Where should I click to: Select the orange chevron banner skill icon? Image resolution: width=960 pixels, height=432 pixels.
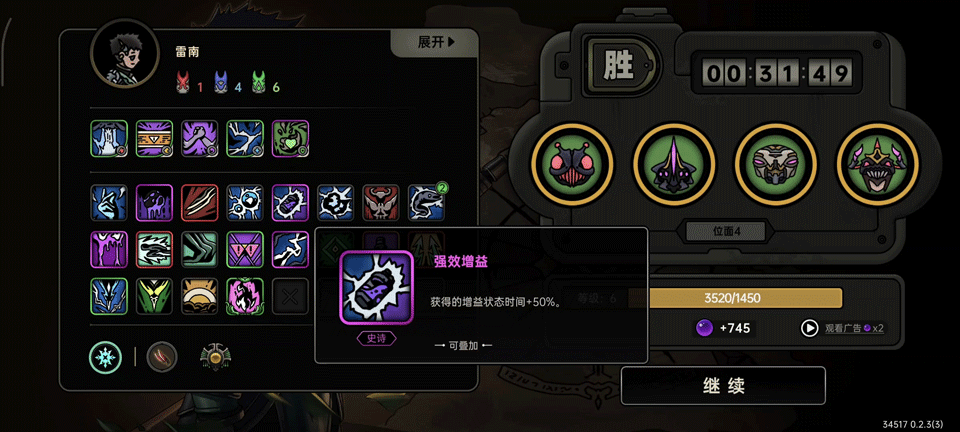154,139
